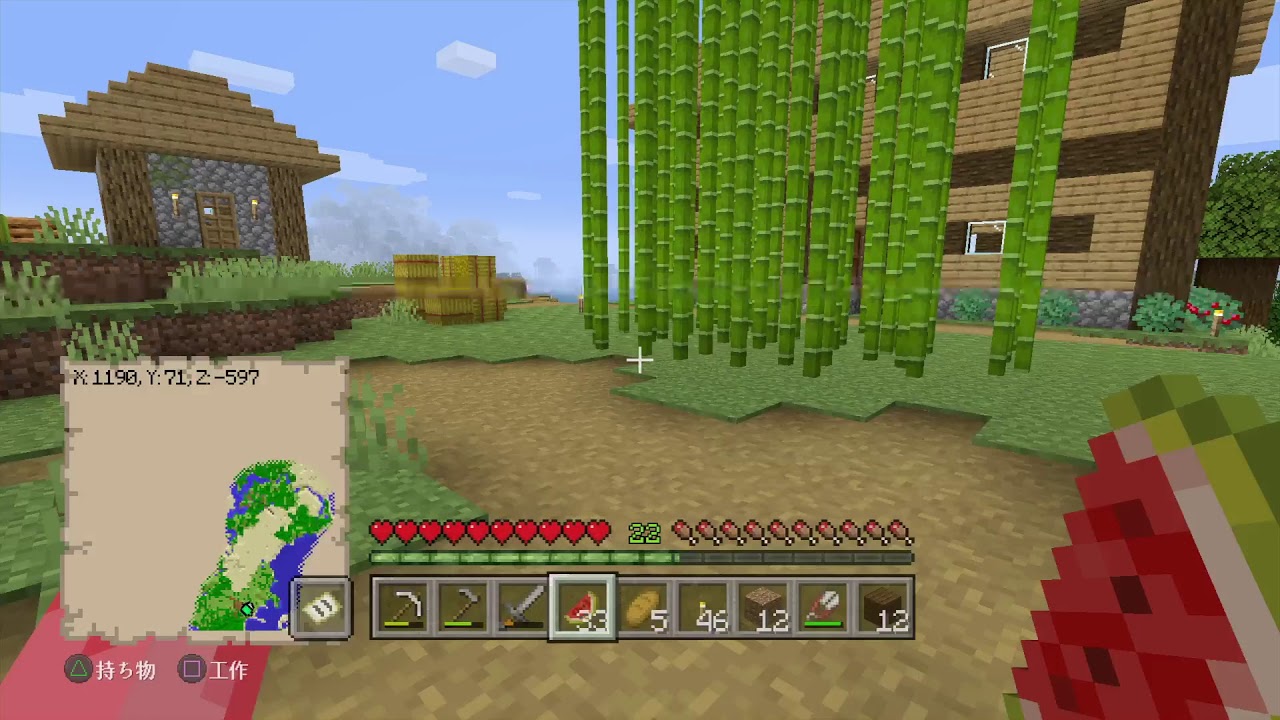
Task: Click the green player marker on the minimap
Action: pyautogui.click(x=247, y=608)
